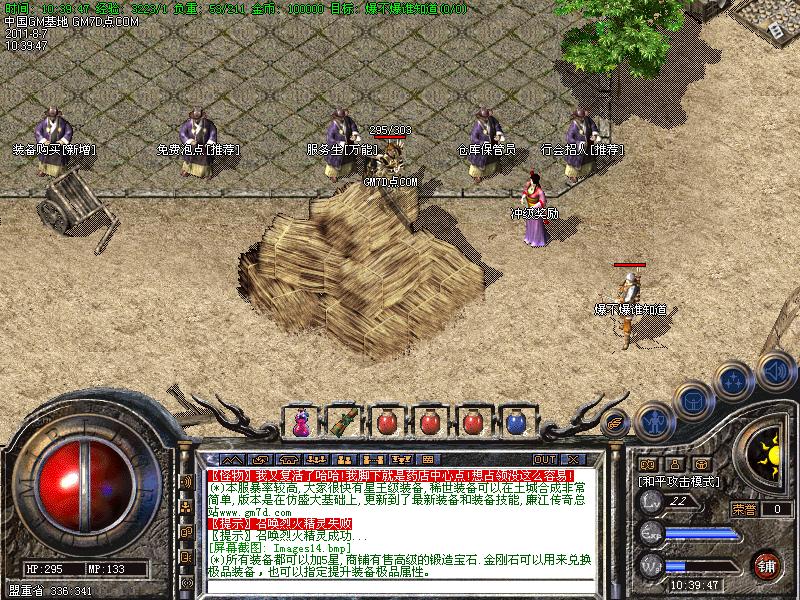Click the chat input line
Screen dimensions: 800x600
pyautogui.click(x=400, y=588)
